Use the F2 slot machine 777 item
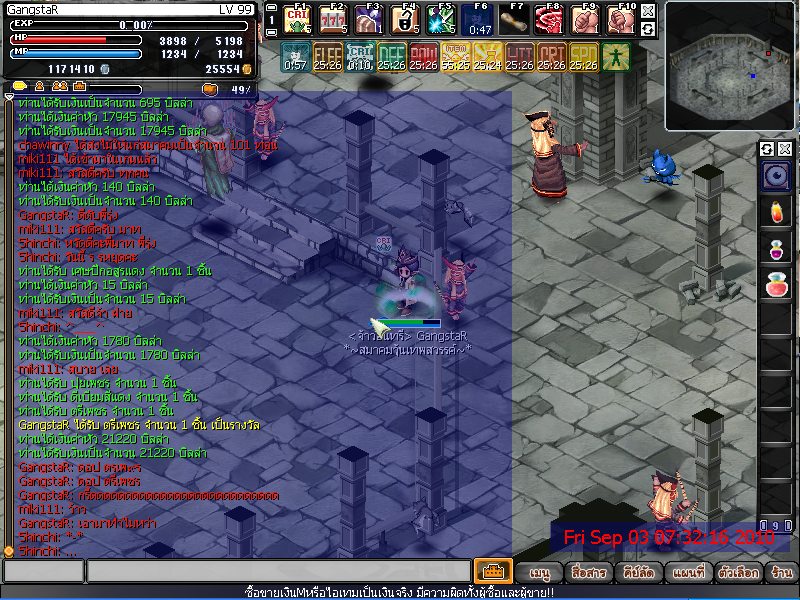 click(330, 19)
